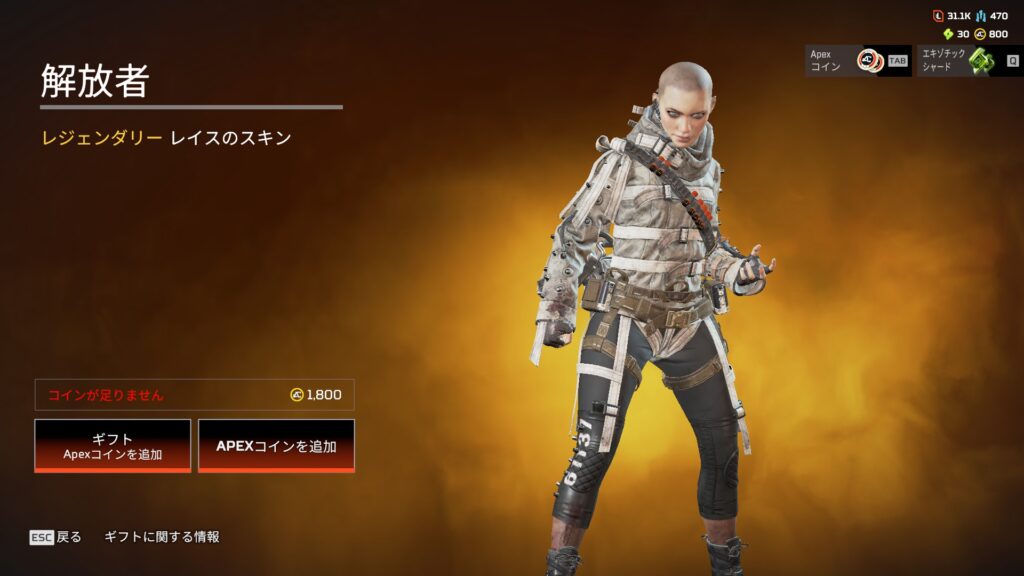Open the Apex コイン shop shortcut

point(858,60)
